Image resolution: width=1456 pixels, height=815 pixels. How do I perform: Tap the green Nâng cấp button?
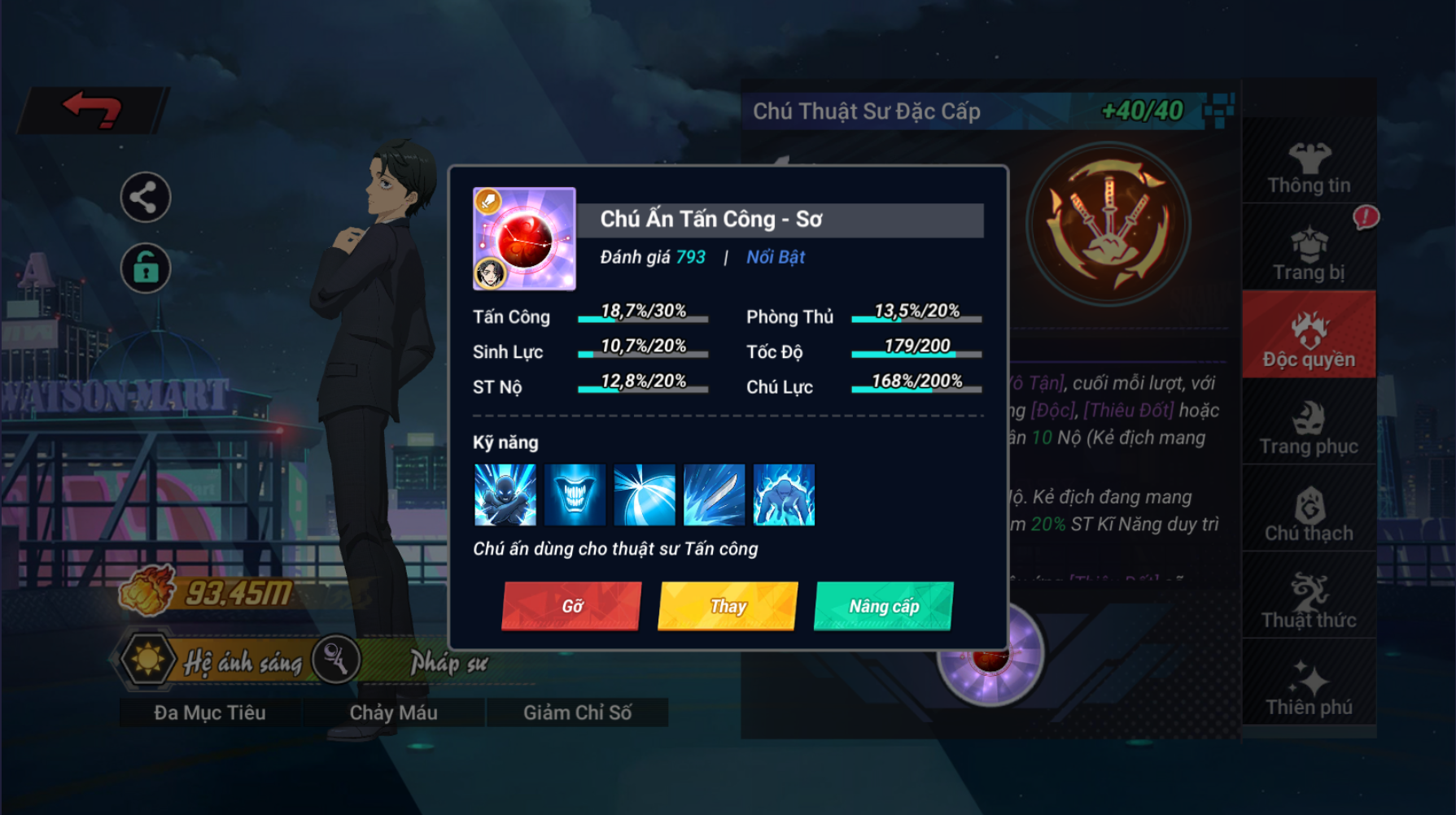883,606
